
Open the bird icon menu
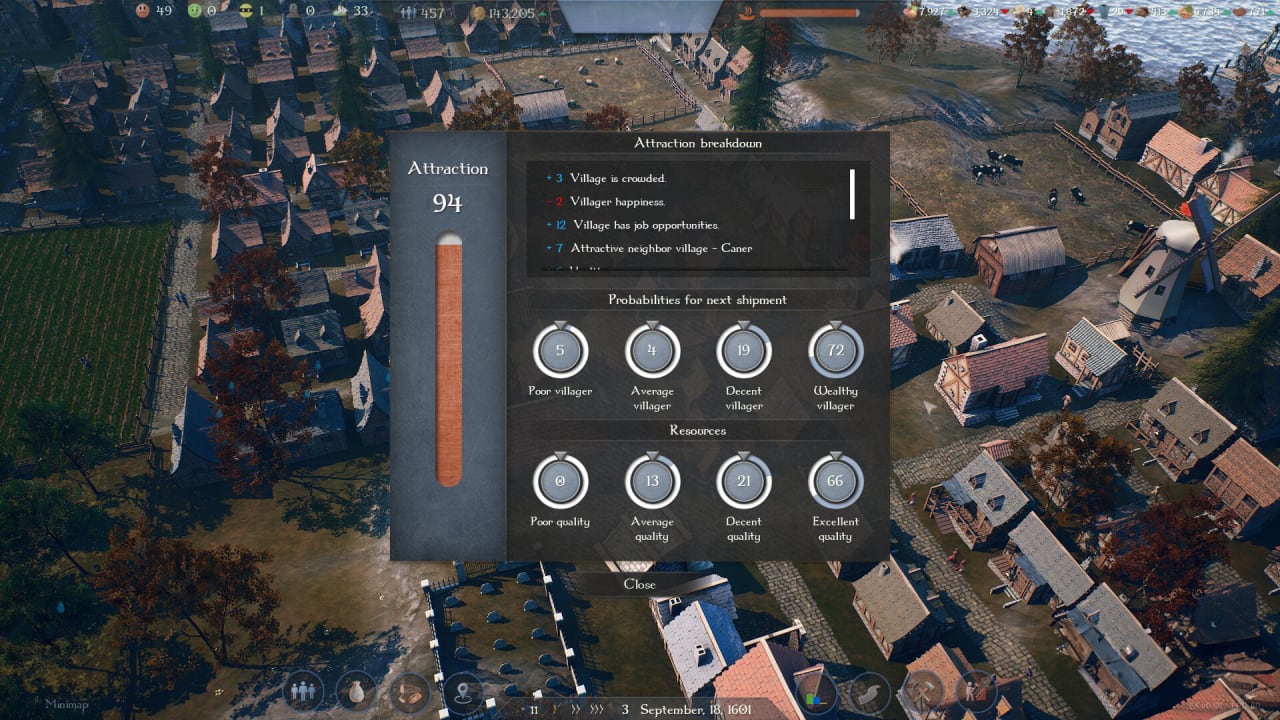870,690
